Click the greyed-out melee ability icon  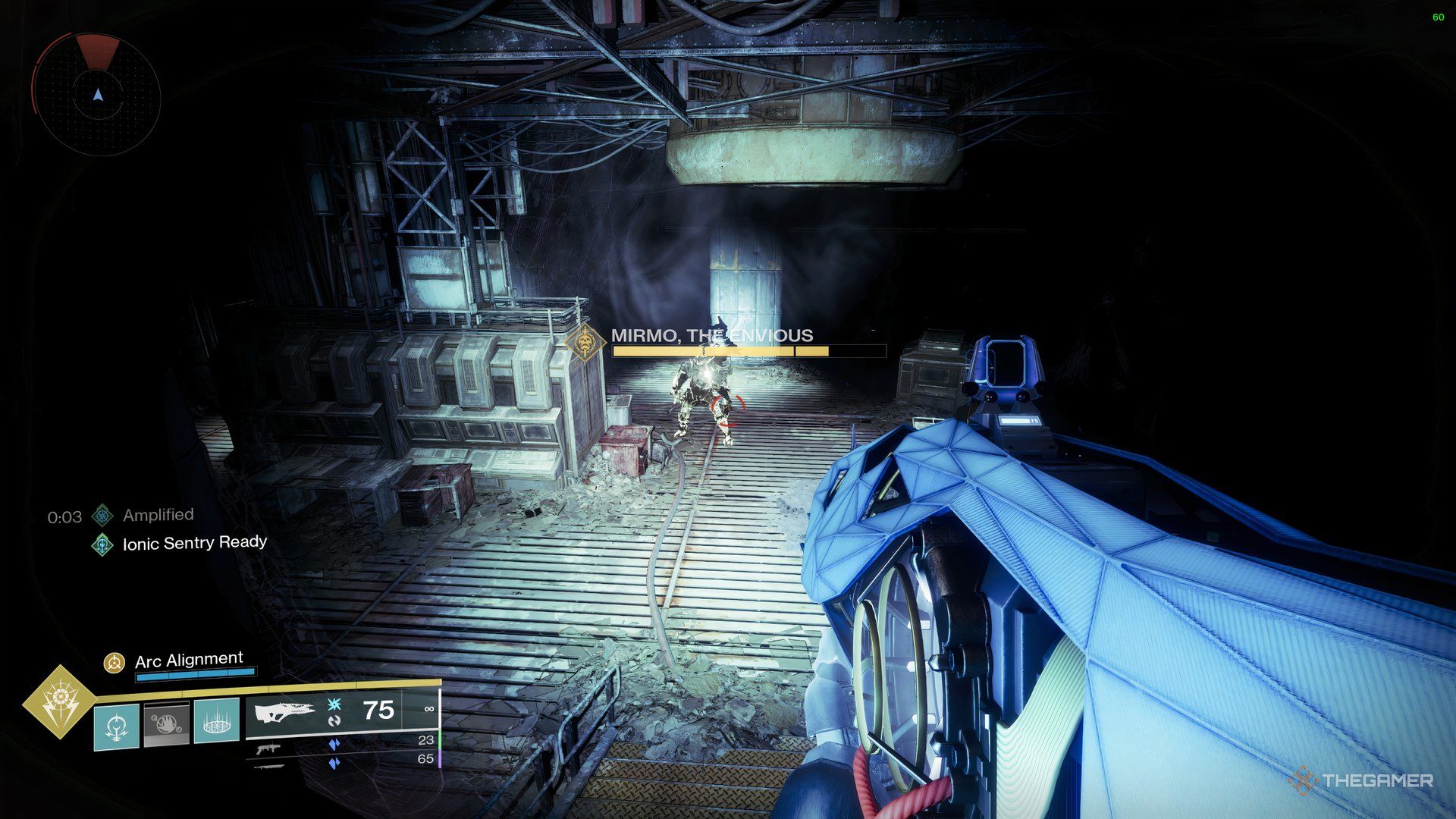pyautogui.click(x=166, y=725)
